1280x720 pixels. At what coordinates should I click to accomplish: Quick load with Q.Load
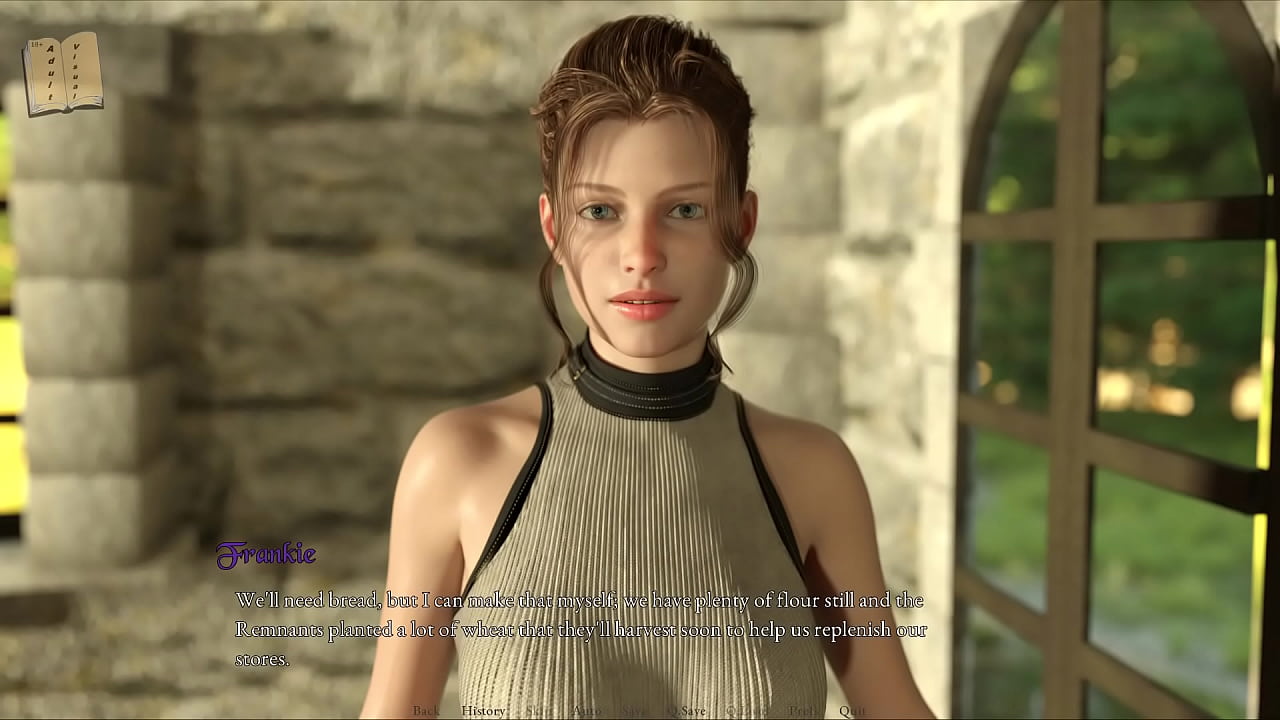pyautogui.click(x=746, y=711)
